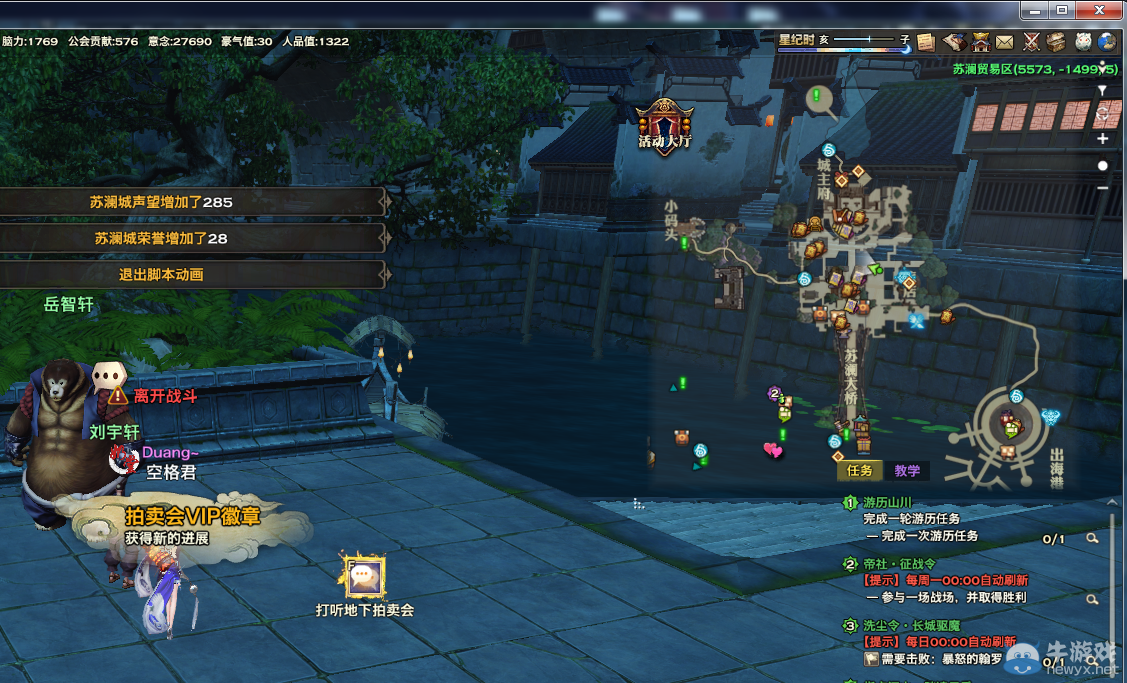
Task: Open the mail envelope icon
Action: (1004, 42)
